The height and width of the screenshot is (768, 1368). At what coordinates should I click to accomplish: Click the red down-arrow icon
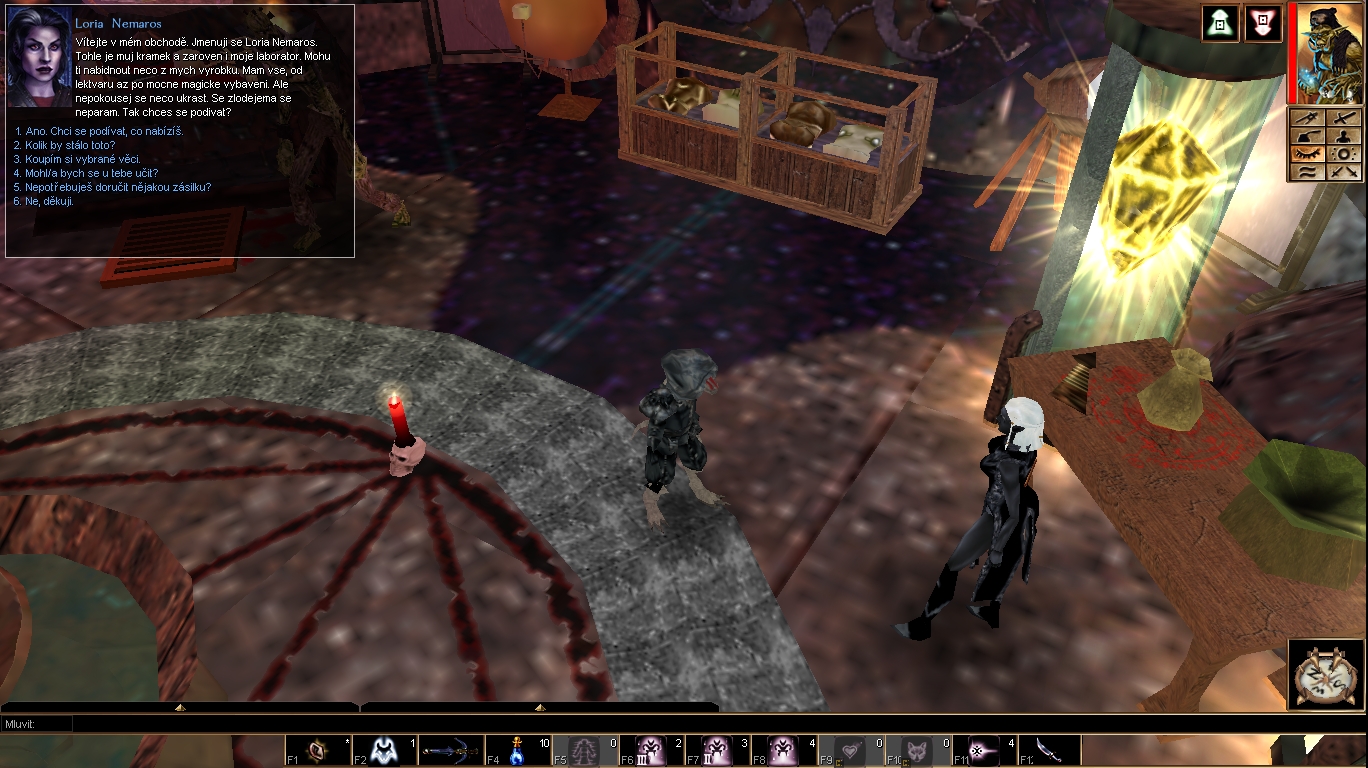click(x=1263, y=23)
